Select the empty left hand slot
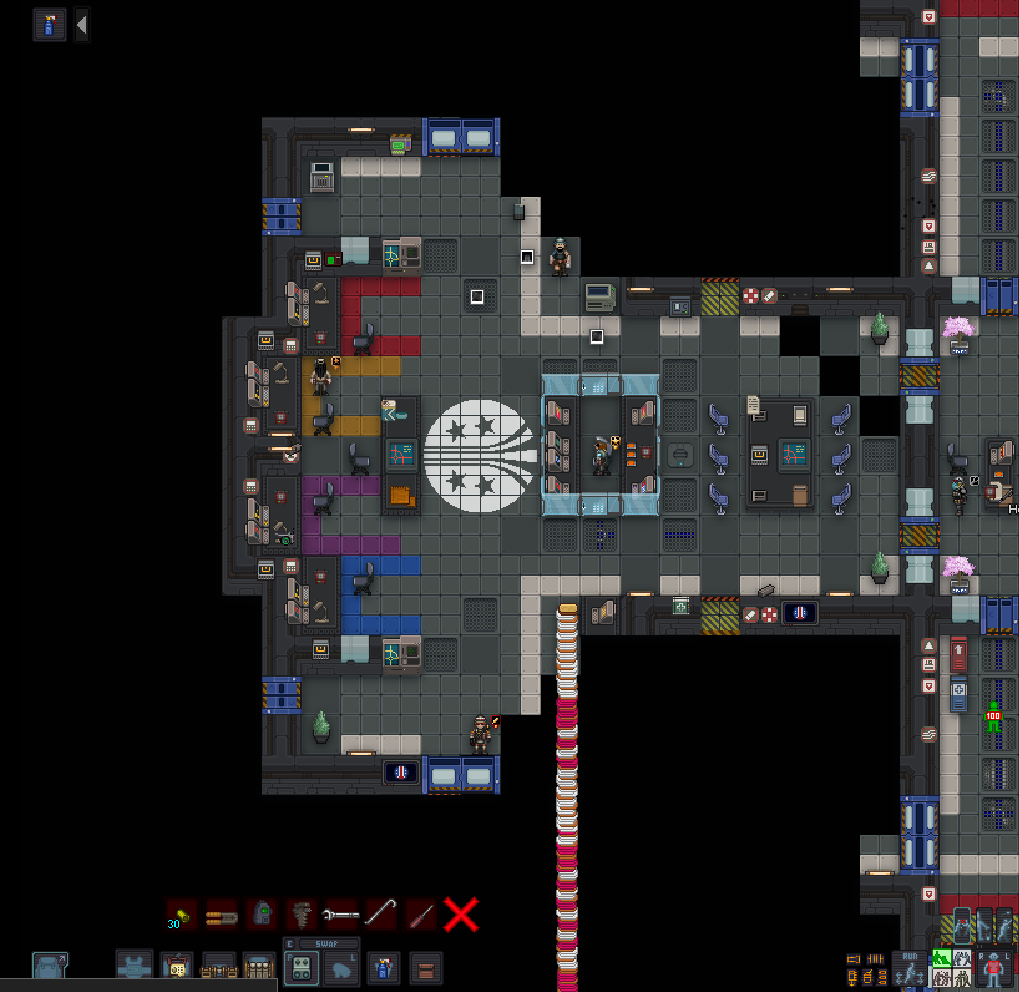The width and height of the screenshot is (1019, 992). click(340, 968)
